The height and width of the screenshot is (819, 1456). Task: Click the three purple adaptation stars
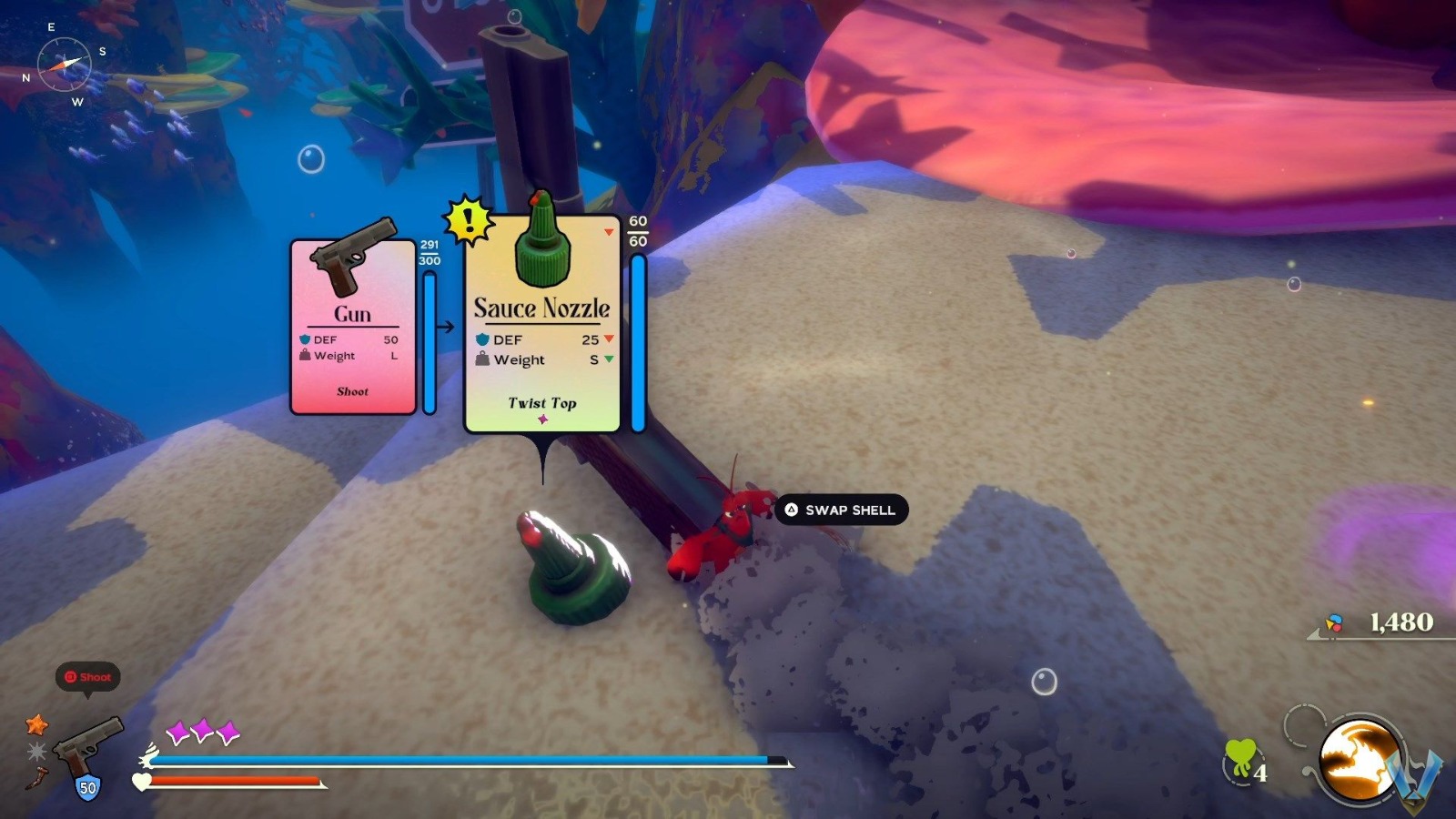202,729
